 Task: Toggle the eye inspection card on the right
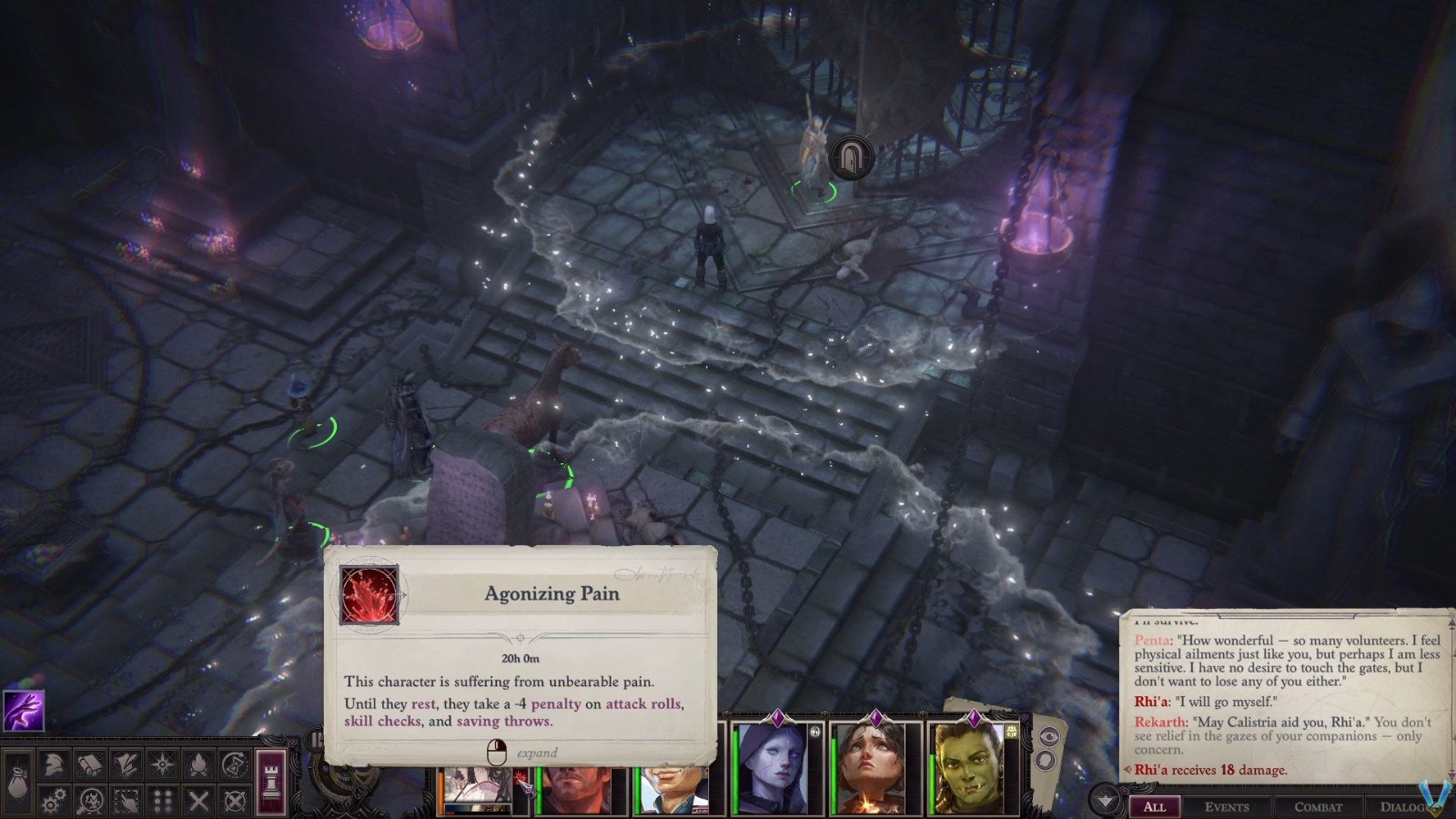[x=1049, y=735]
